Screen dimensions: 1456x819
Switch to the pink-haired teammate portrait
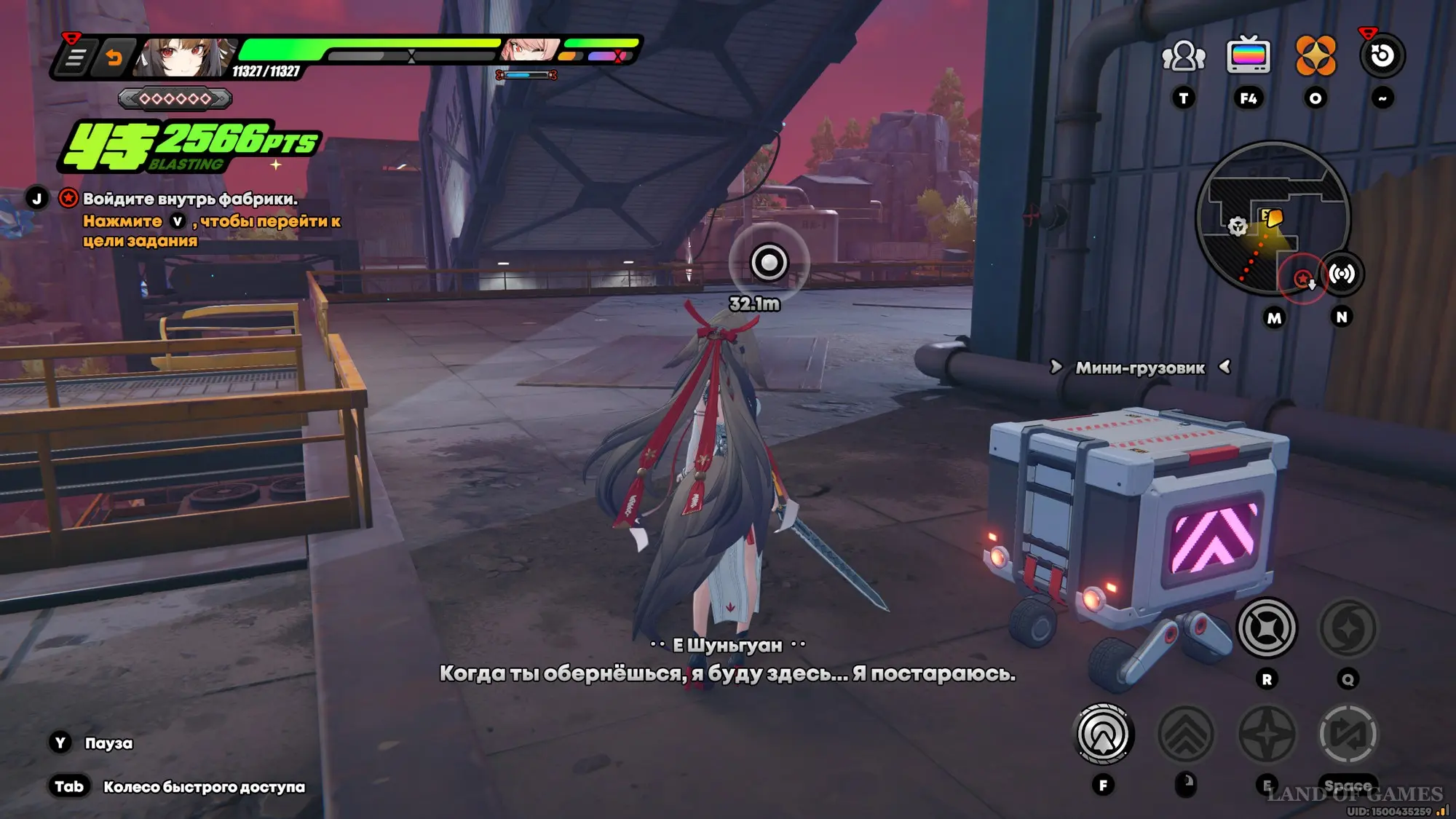(x=529, y=50)
